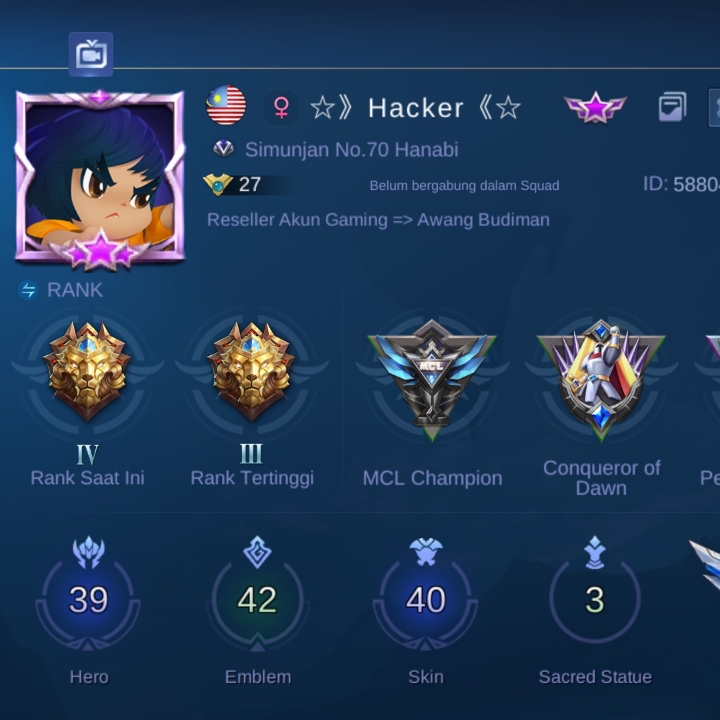Click the purple star badge icon
Screen dimensions: 720x720
click(595, 107)
